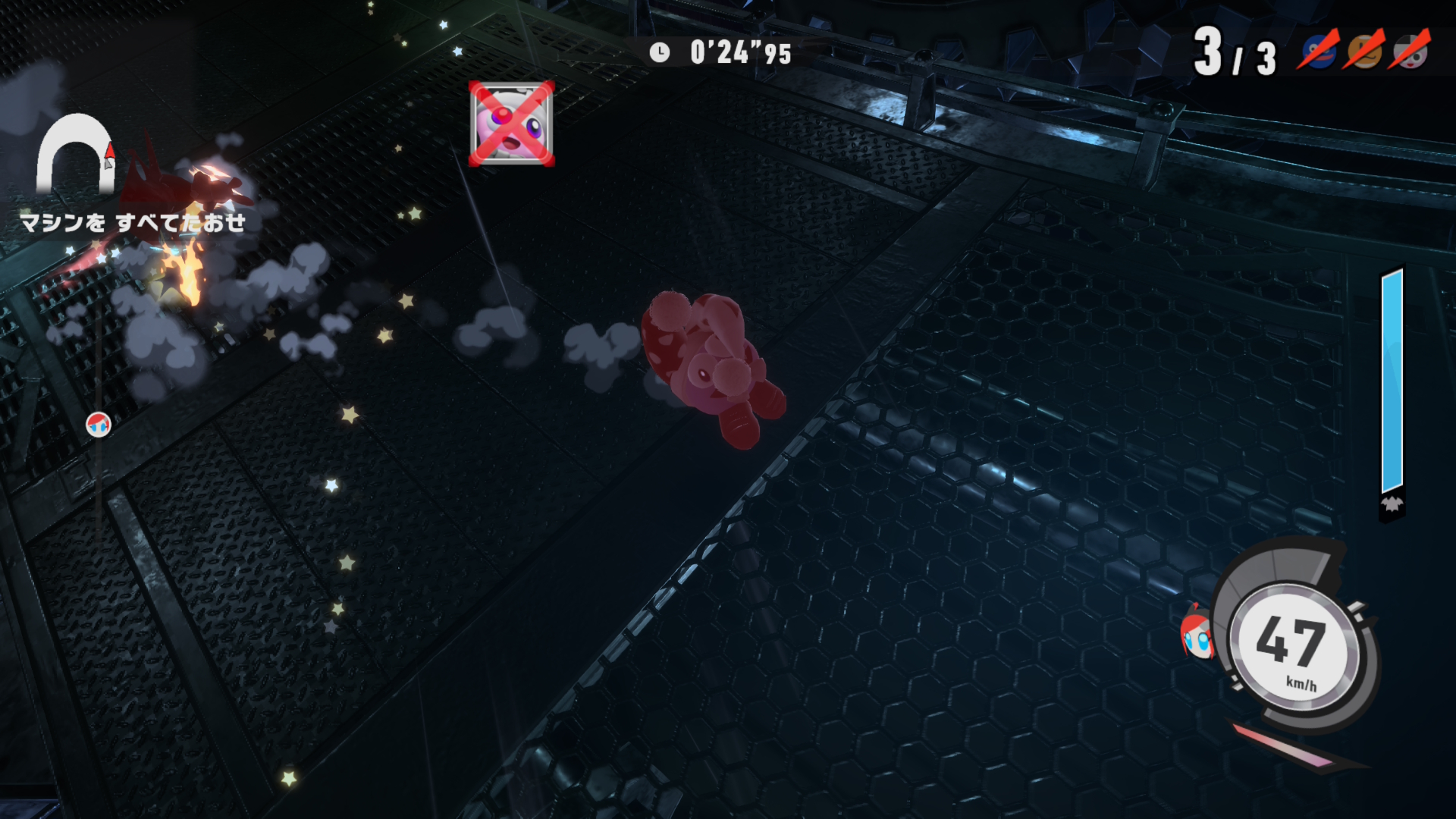
Task: Click the defeated gray rider icon
Action: [1410, 50]
